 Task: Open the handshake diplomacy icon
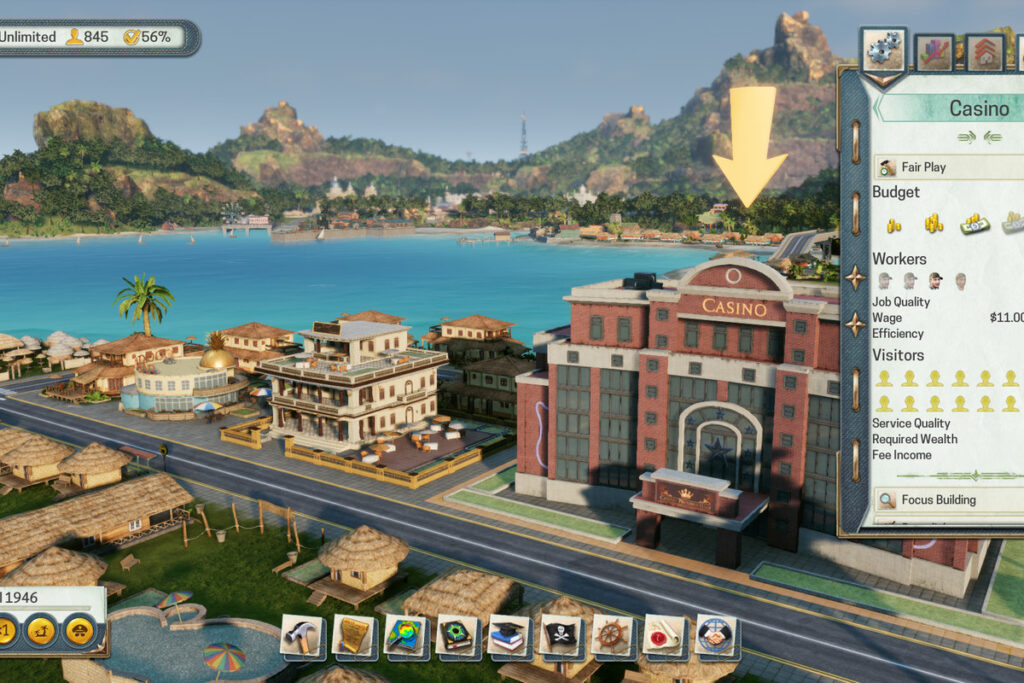[716, 634]
